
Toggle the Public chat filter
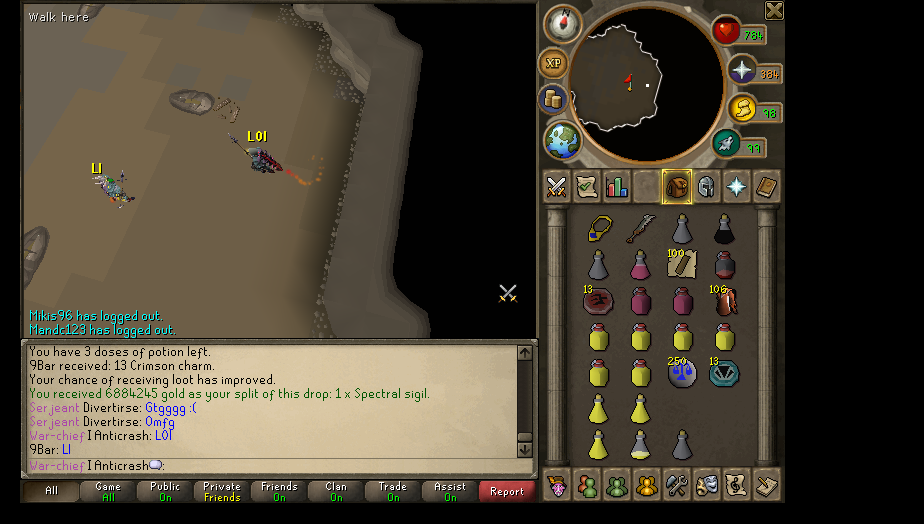(165, 491)
